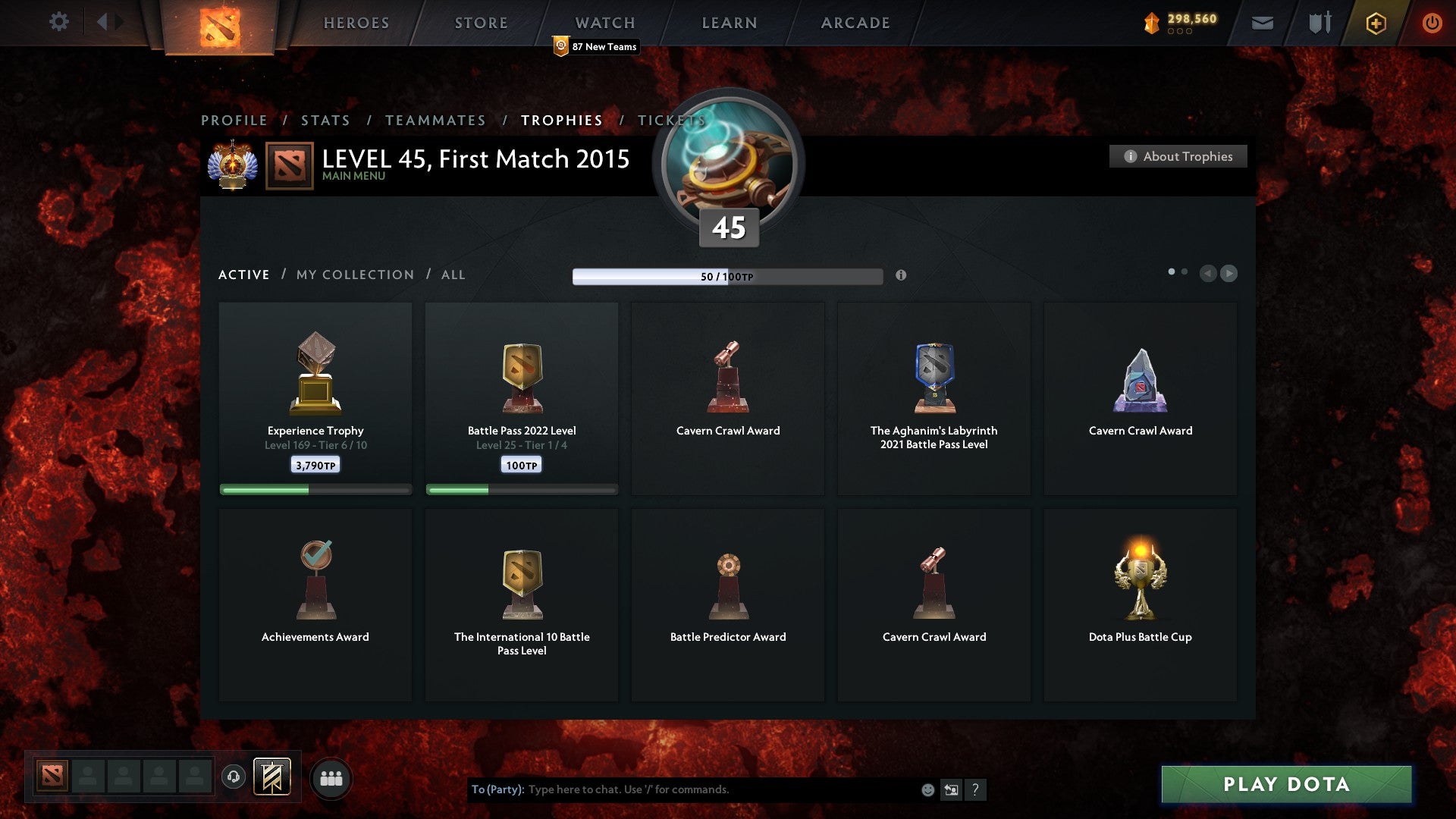
Task: Open Dota Plus via the hexagon plus icon
Action: point(1375,23)
